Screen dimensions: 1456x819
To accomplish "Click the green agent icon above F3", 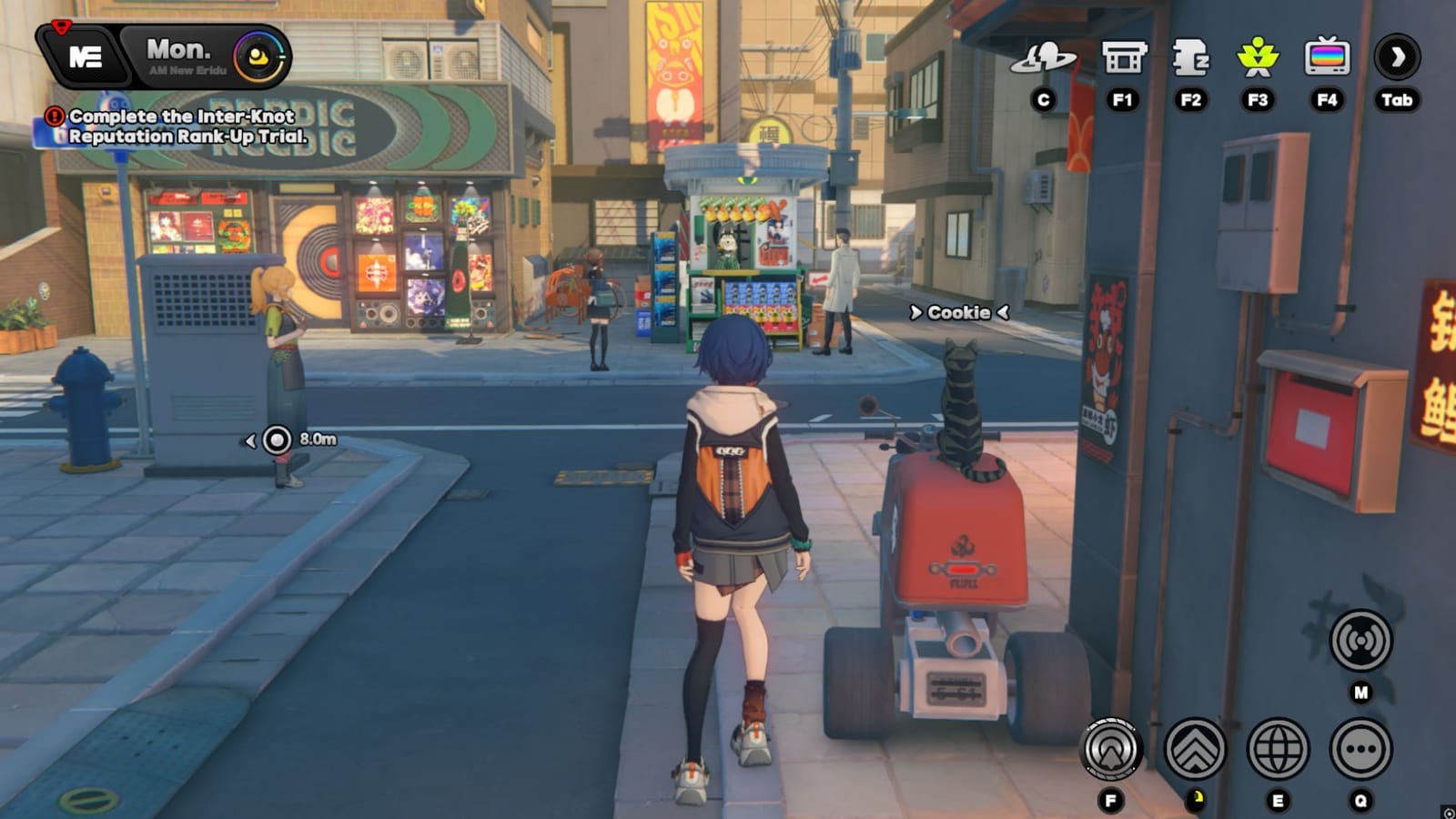I will 1259,55.
